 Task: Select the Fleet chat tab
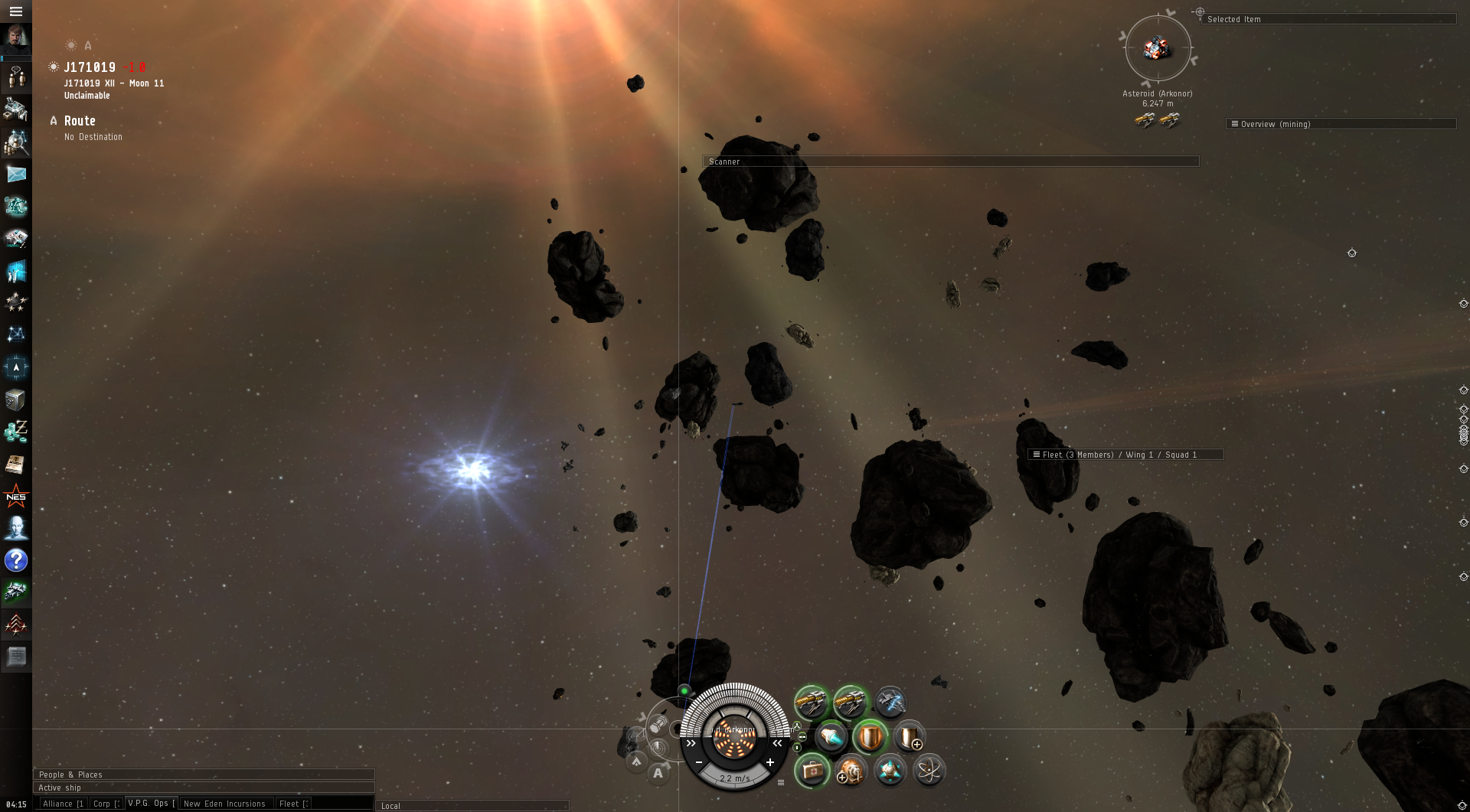[292, 804]
